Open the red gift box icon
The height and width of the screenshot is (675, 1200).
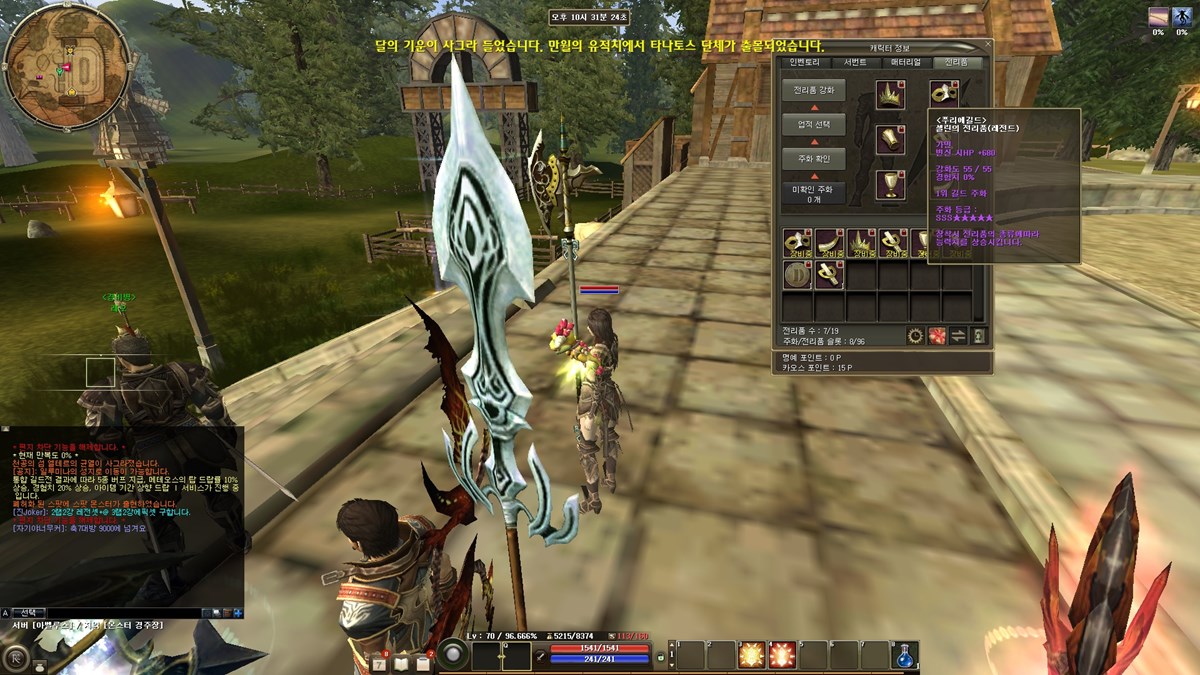pos(937,336)
